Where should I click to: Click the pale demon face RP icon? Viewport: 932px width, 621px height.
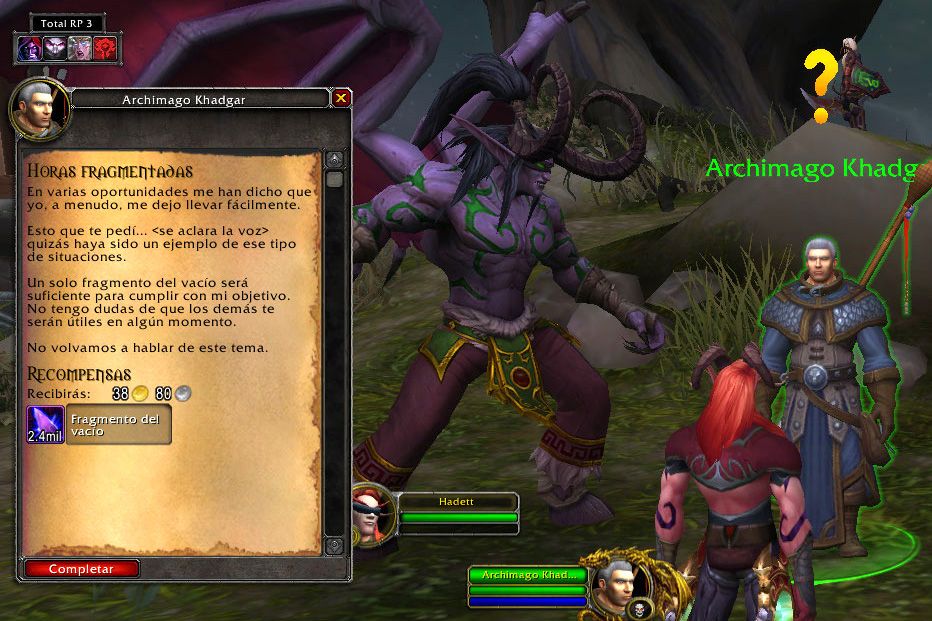pyautogui.click(x=55, y=48)
